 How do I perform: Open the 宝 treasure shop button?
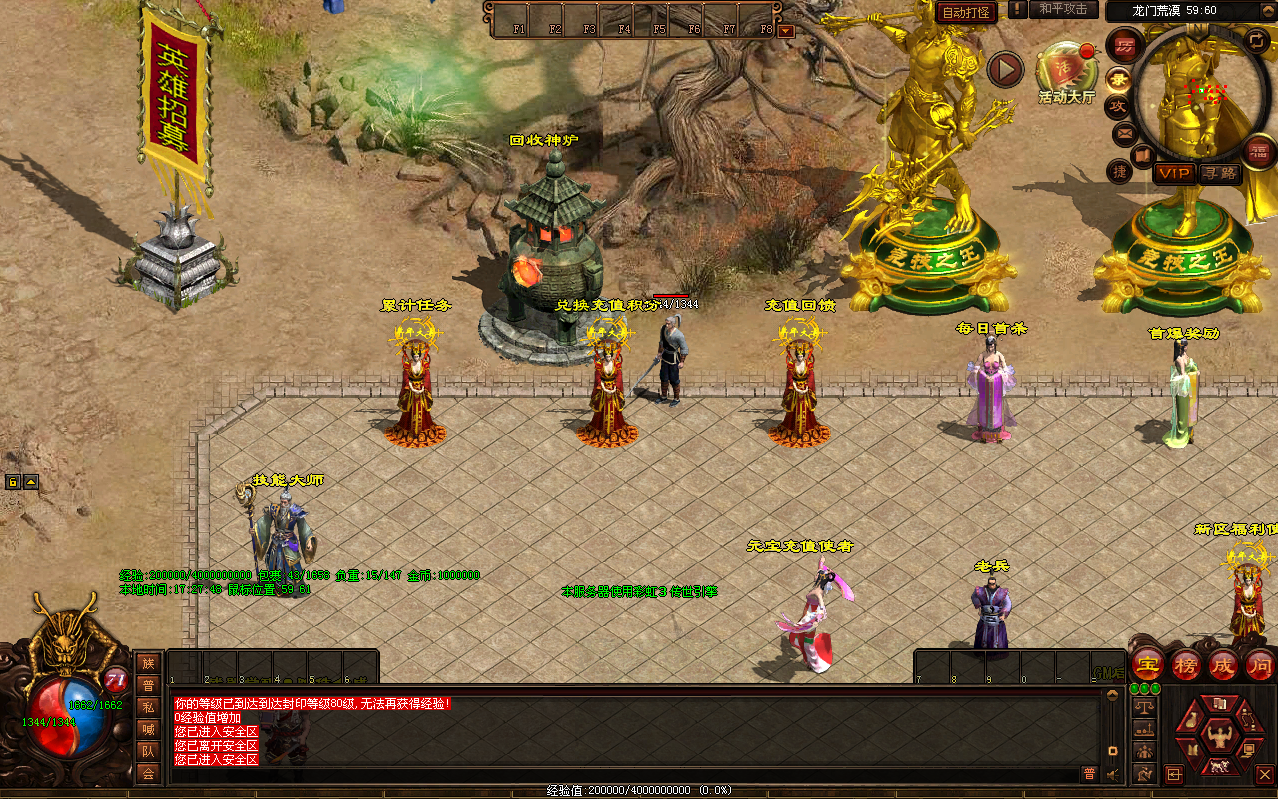click(1147, 663)
